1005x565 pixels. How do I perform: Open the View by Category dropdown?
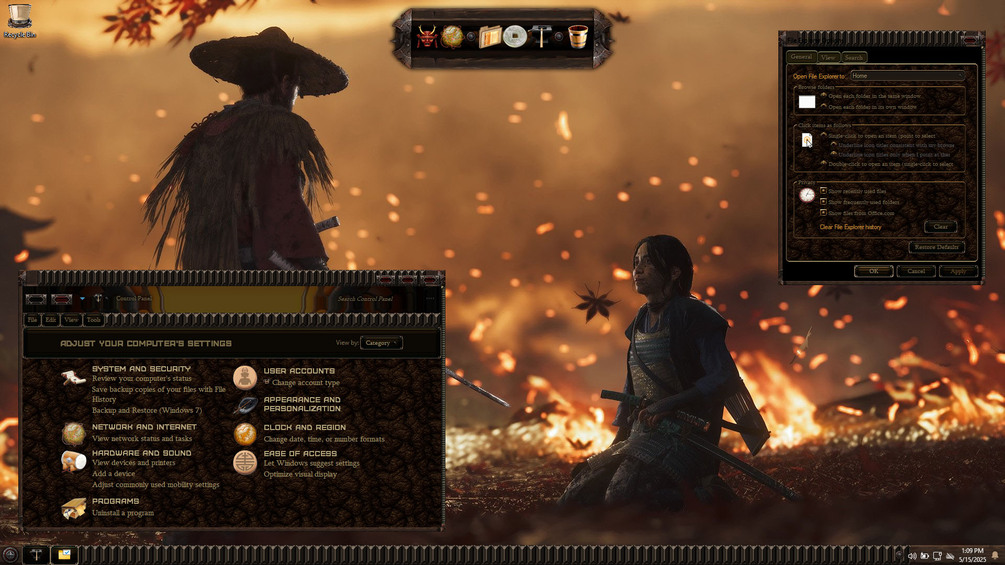coord(381,343)
